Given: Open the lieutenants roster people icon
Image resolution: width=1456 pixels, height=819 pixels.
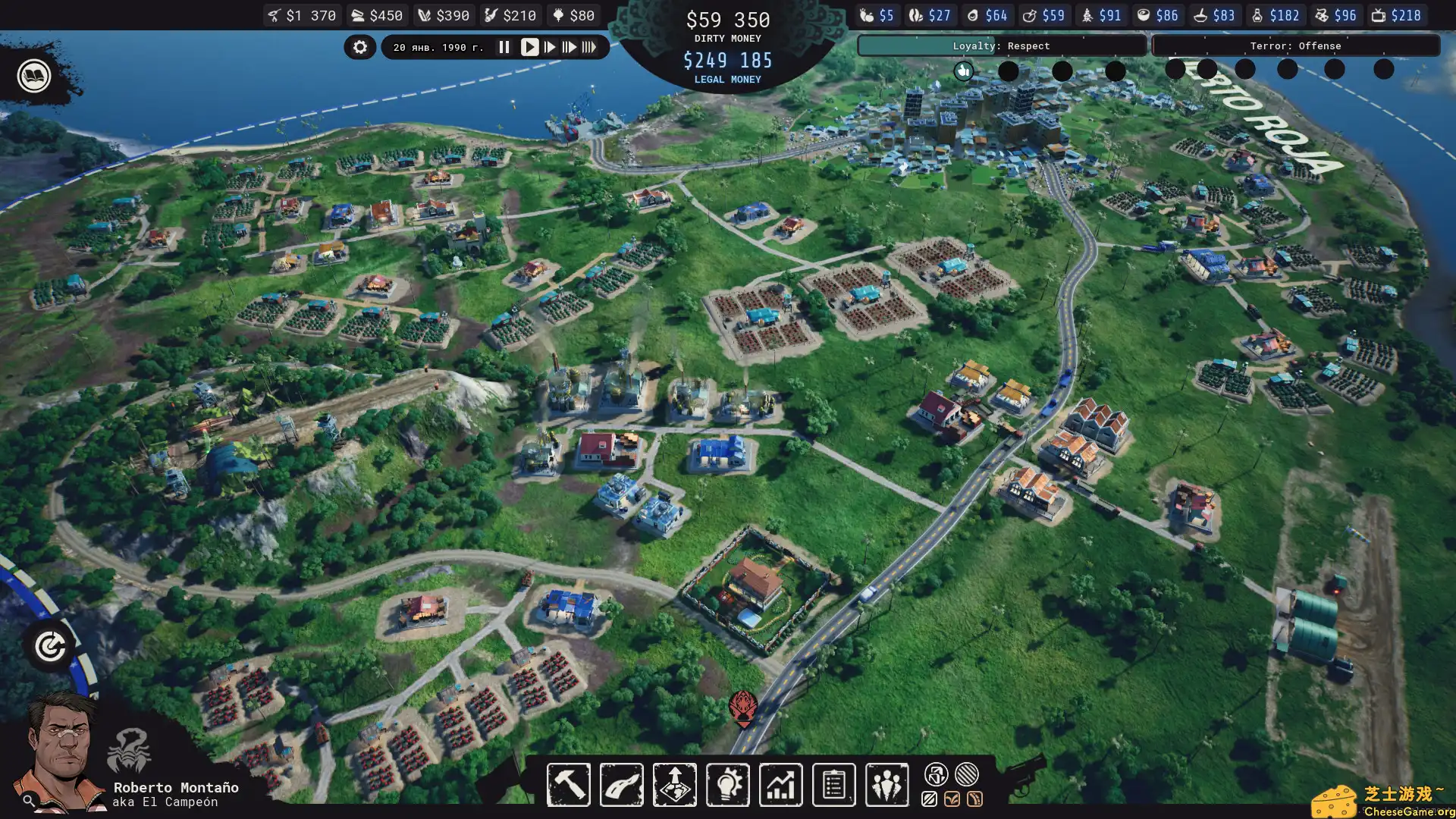Looking at the screenshot, I should [x=886, y=785].
